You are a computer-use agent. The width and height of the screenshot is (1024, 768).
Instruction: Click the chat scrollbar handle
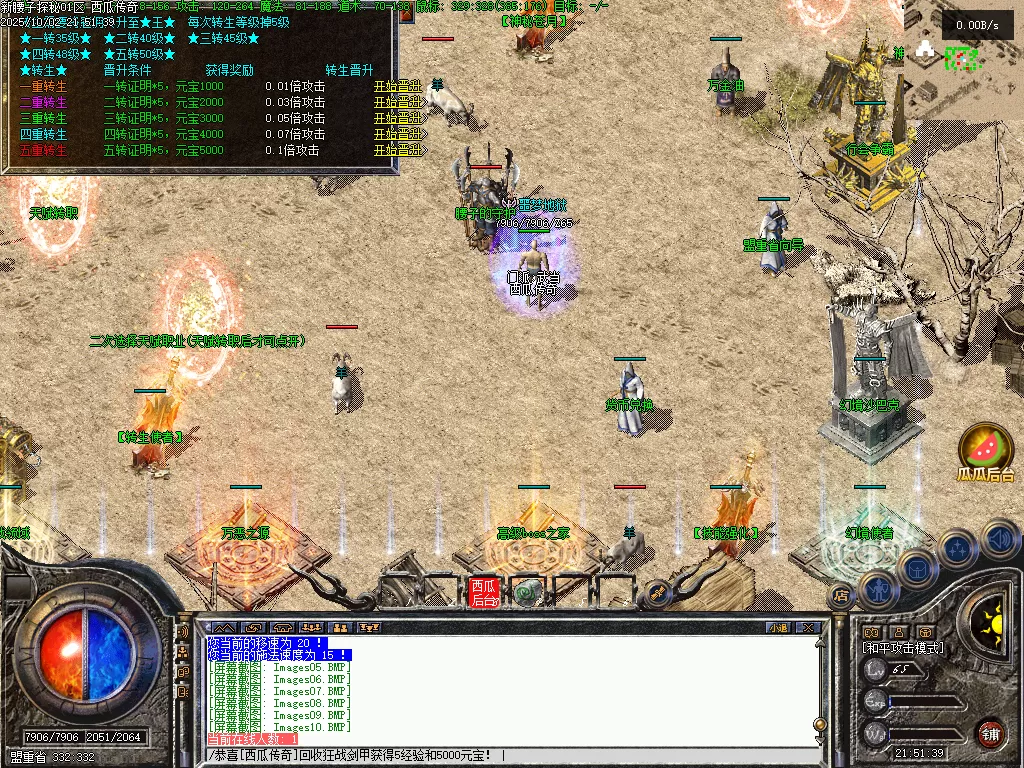pos(820,723)
